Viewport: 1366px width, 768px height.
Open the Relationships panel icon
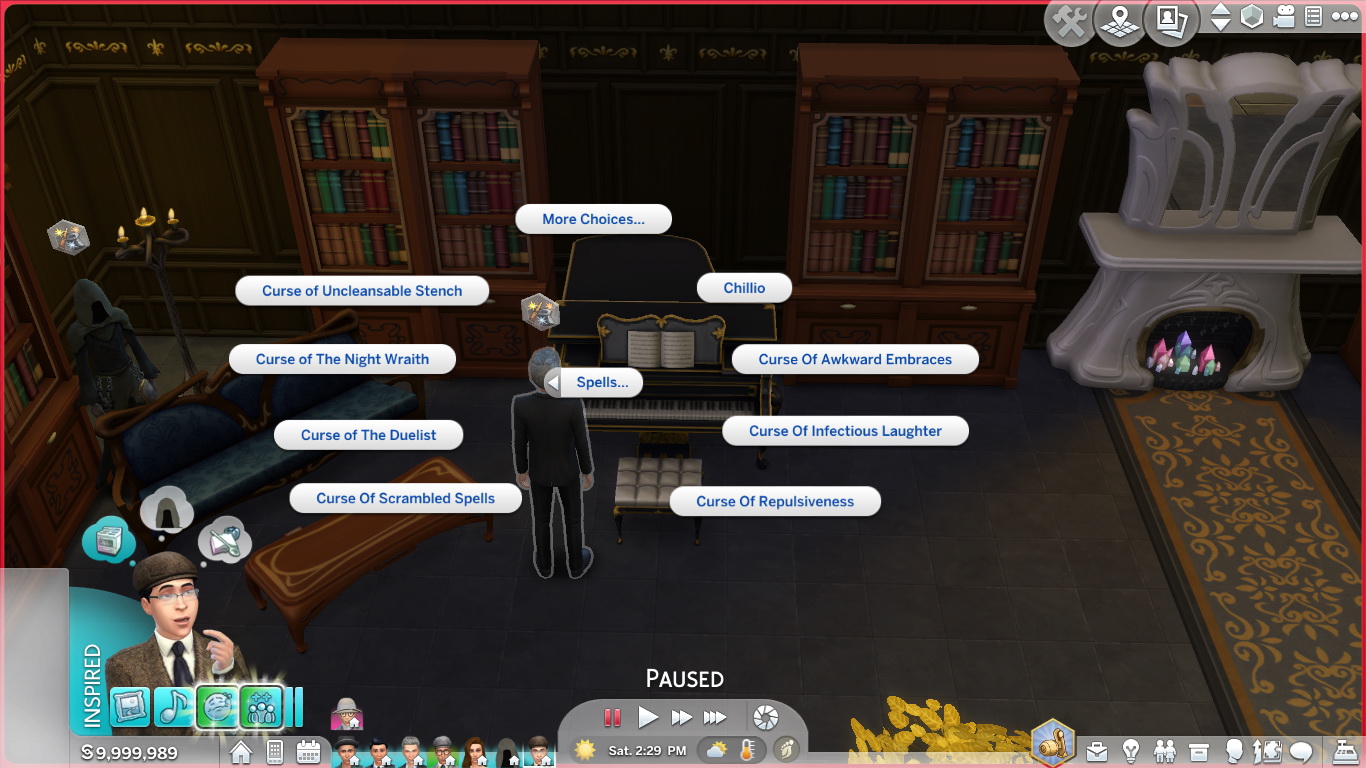coord(1164,751)
